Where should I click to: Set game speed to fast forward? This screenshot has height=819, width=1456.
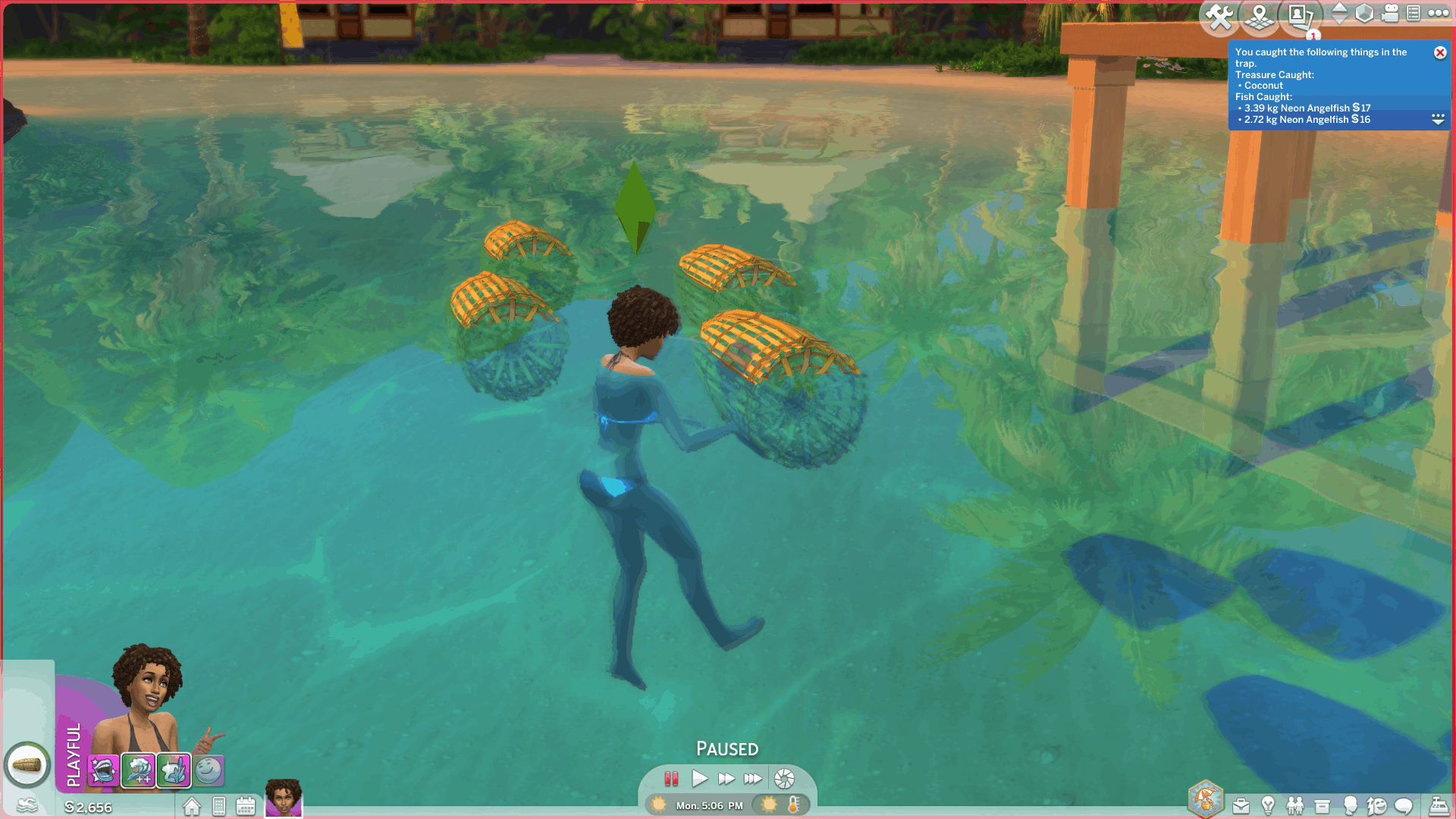[726, 779]
